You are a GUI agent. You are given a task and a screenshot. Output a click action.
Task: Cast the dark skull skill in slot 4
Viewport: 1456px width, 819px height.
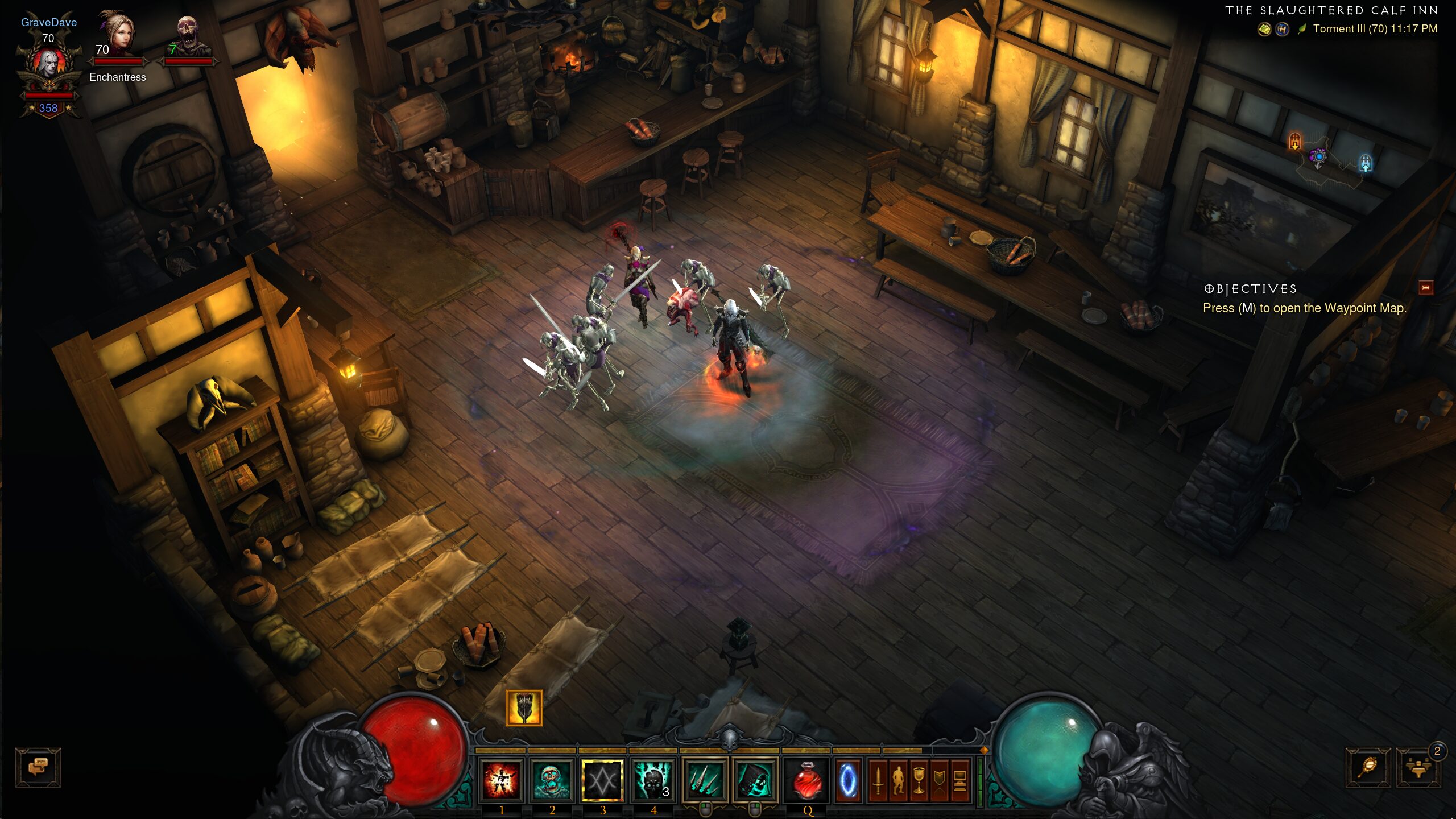[653, 780]
